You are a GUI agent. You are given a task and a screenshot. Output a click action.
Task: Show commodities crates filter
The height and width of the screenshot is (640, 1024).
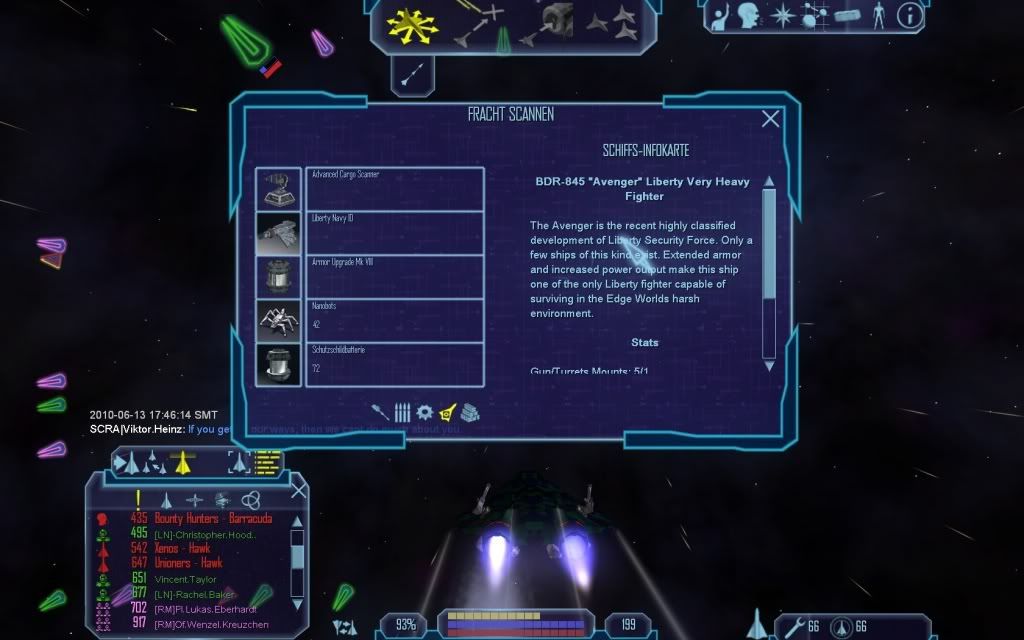[x=471, y=412]
